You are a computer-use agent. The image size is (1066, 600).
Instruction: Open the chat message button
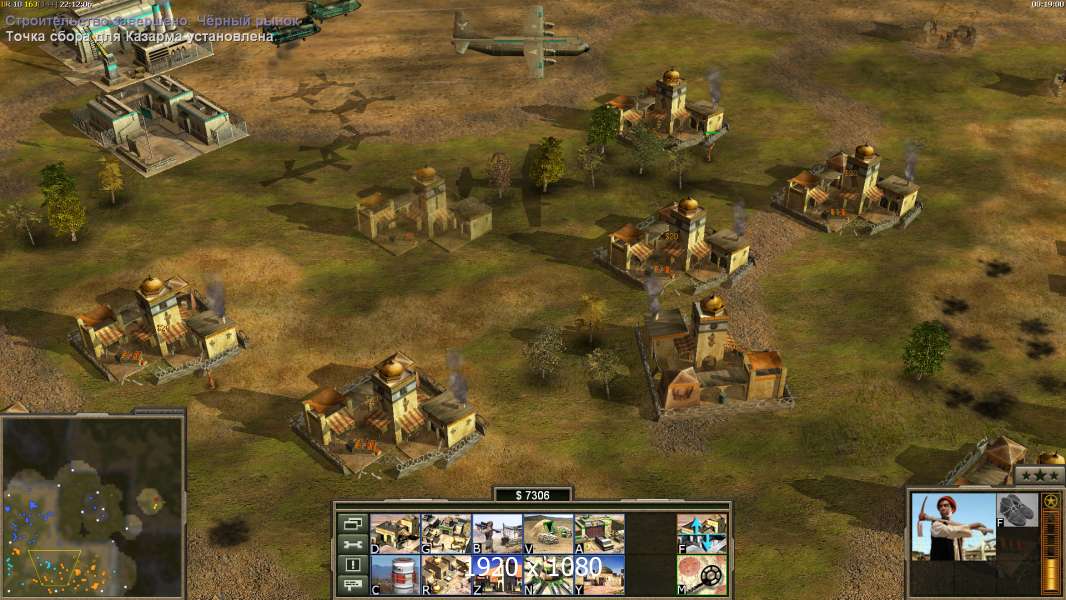[352, 585]
